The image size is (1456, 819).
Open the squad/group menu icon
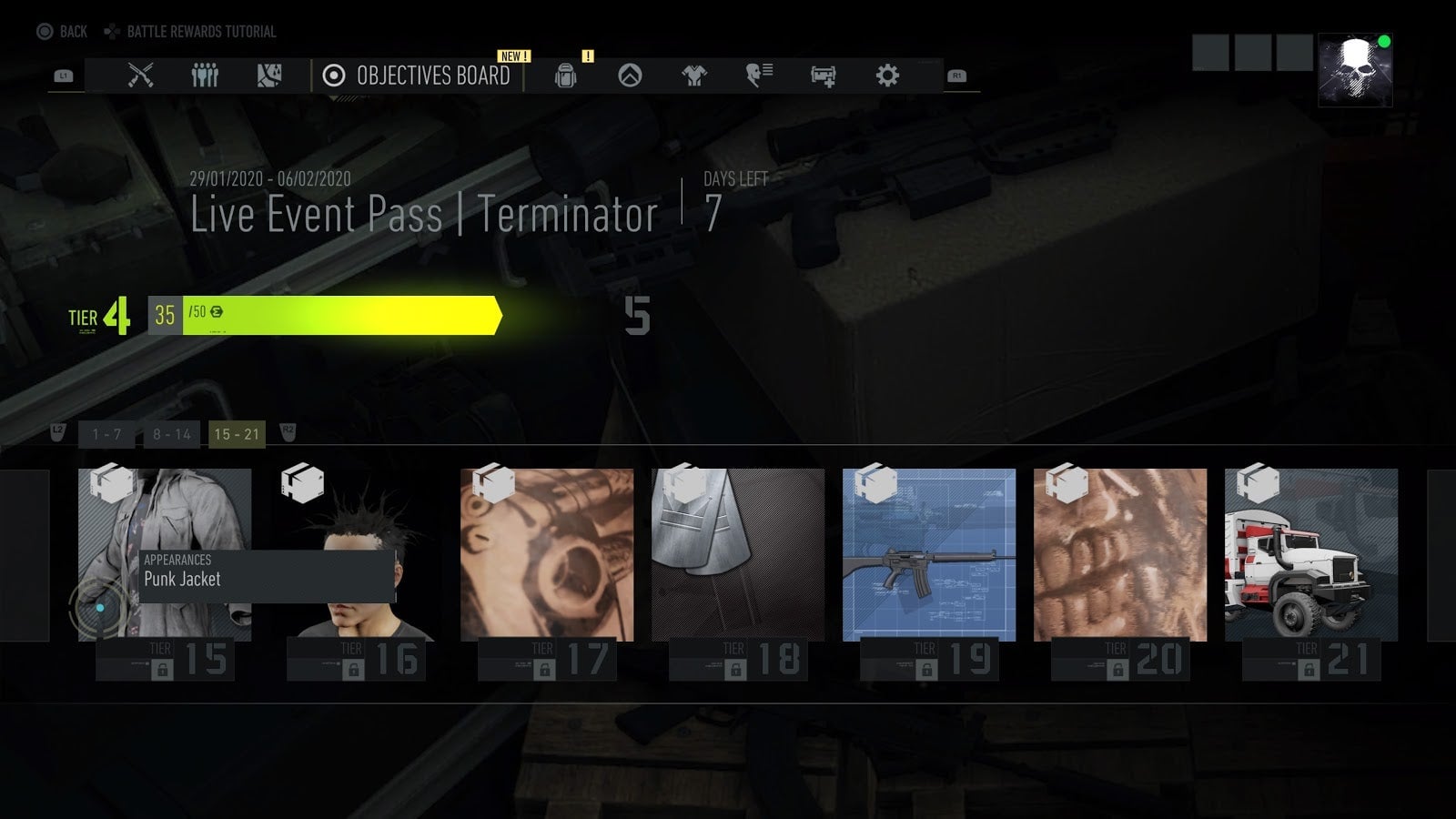coord(205,76)
